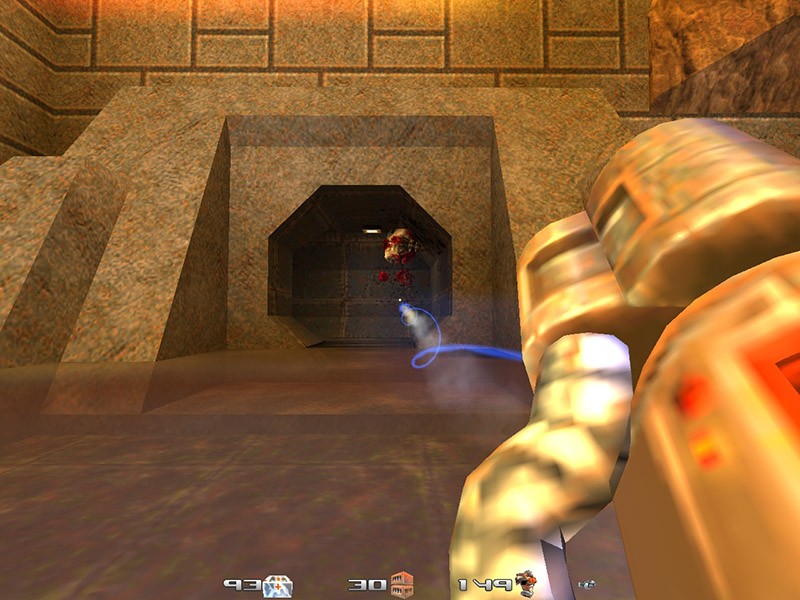Click the body armor icon

point(526,584)
